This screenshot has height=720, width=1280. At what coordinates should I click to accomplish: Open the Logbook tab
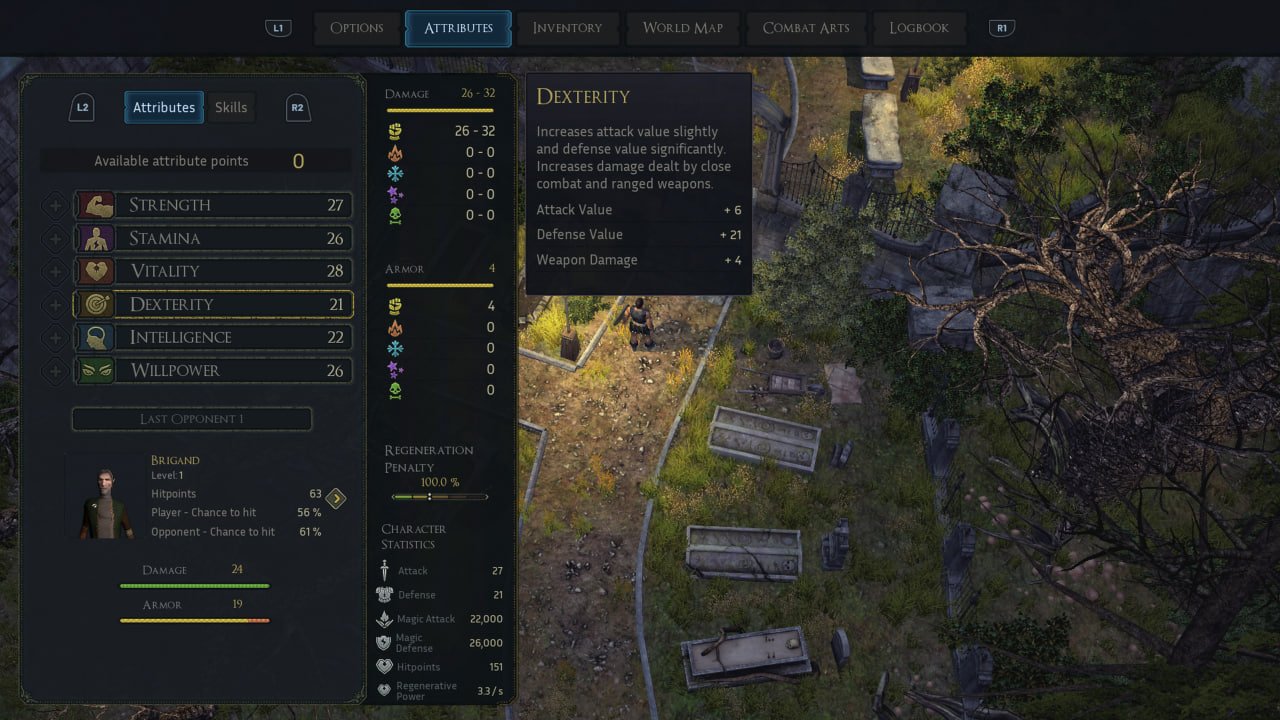[x=919, y=28]
